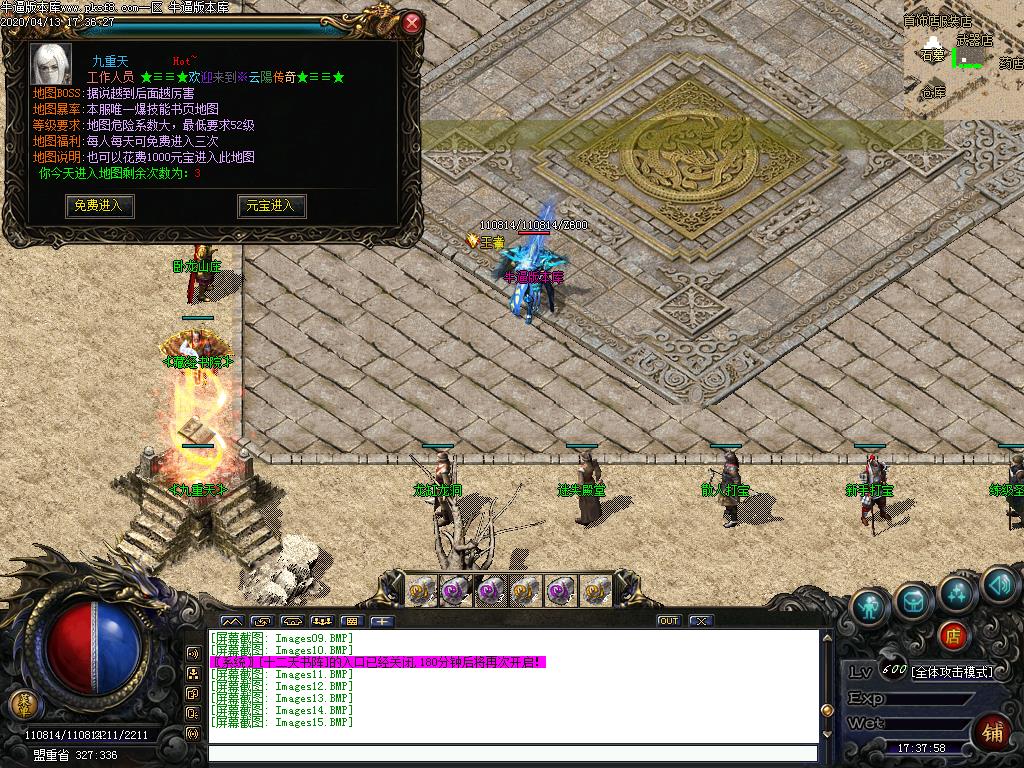This screenshot has height=768, width=1024.
Task: Open the bag inventory round icon
Action: pyautogui.click(x=914, y=600)
